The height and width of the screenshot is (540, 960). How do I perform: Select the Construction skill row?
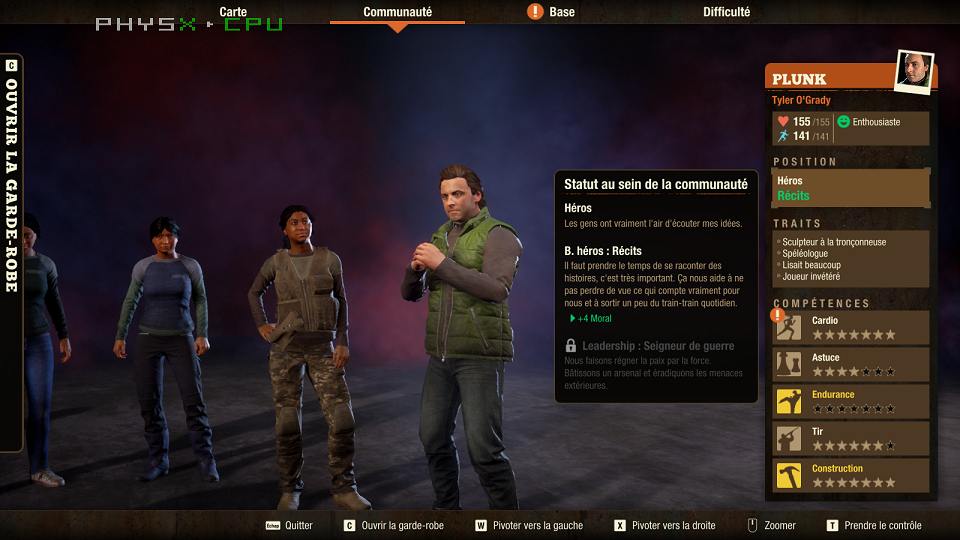pos(851,475)
